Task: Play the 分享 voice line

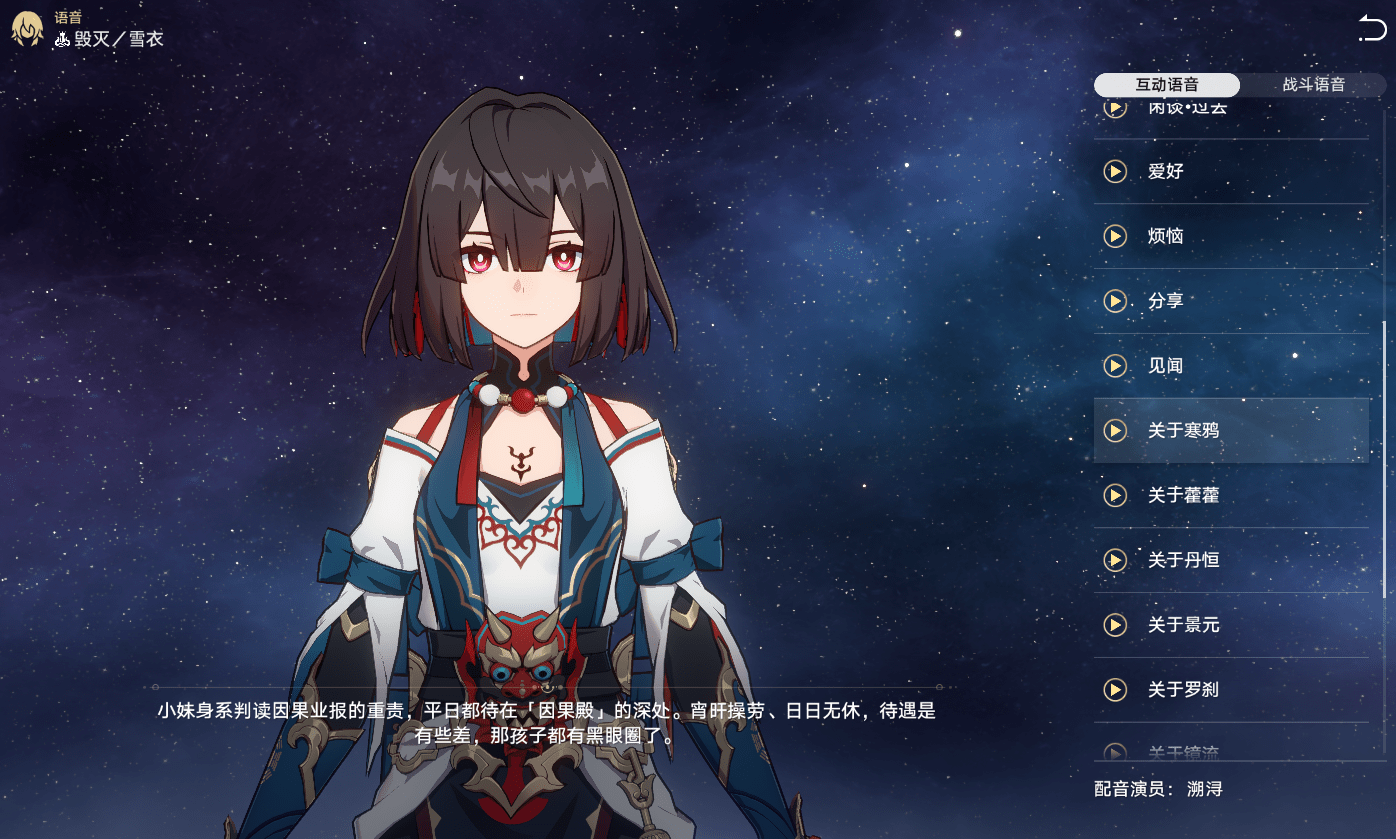Action: (x=1114, y=301)
